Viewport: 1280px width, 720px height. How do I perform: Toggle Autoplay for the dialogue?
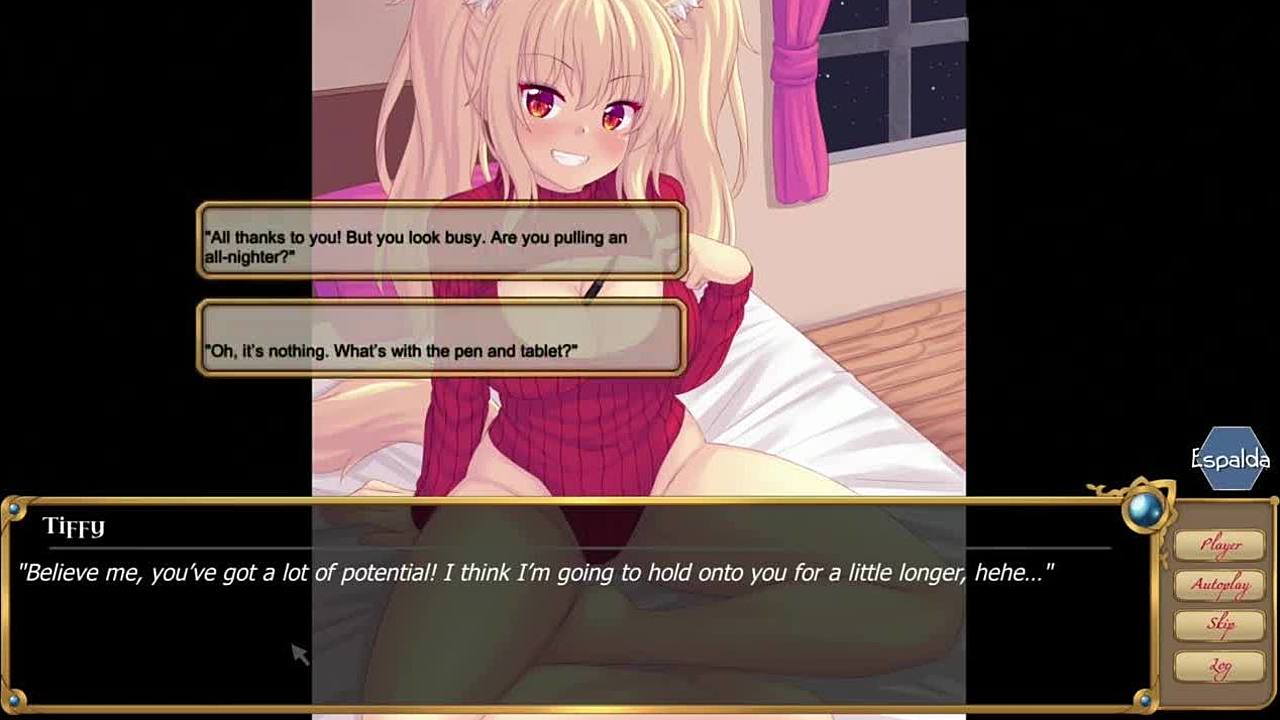coord(1220,585)
